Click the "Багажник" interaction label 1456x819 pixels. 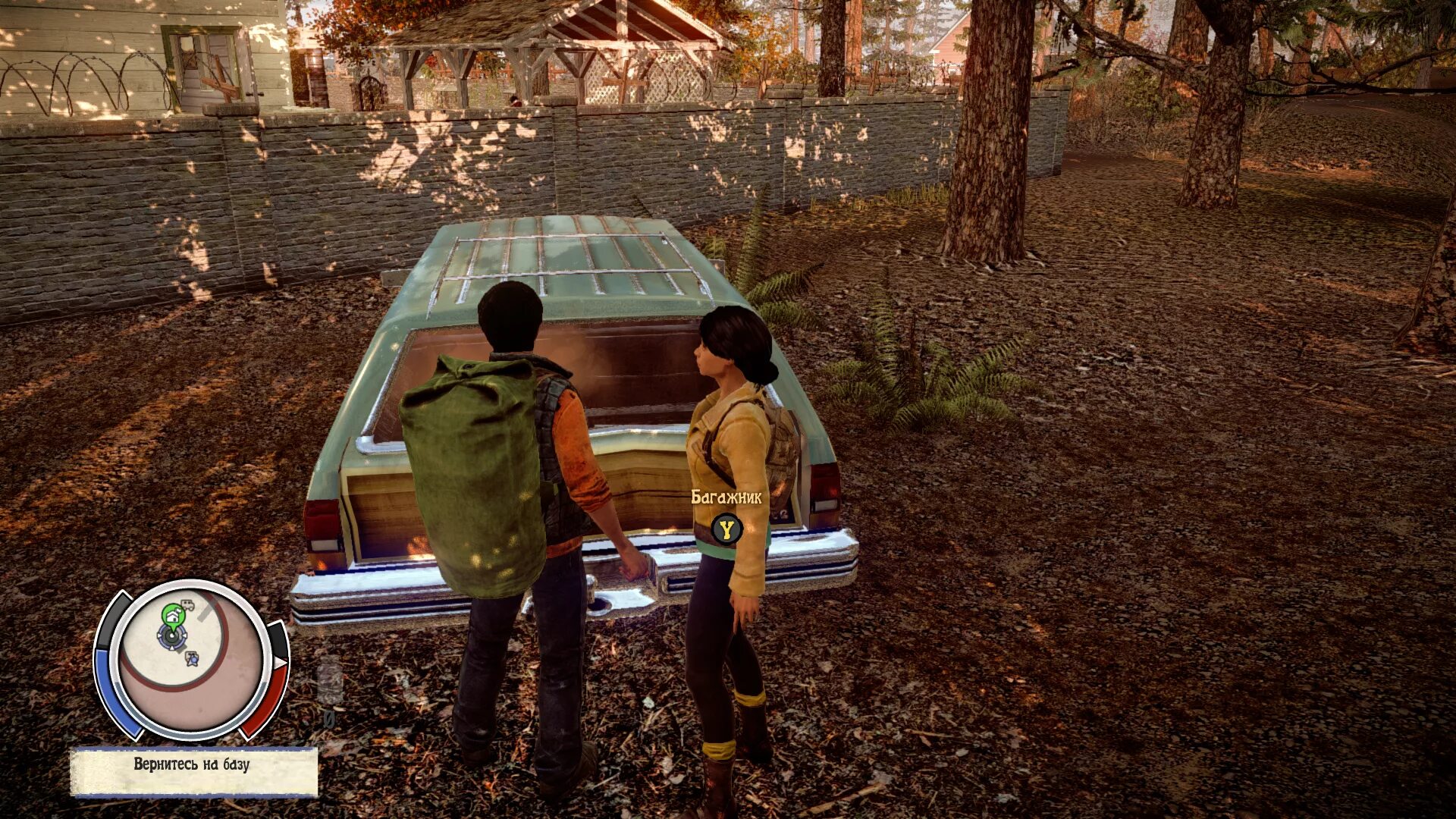[726, 497]
